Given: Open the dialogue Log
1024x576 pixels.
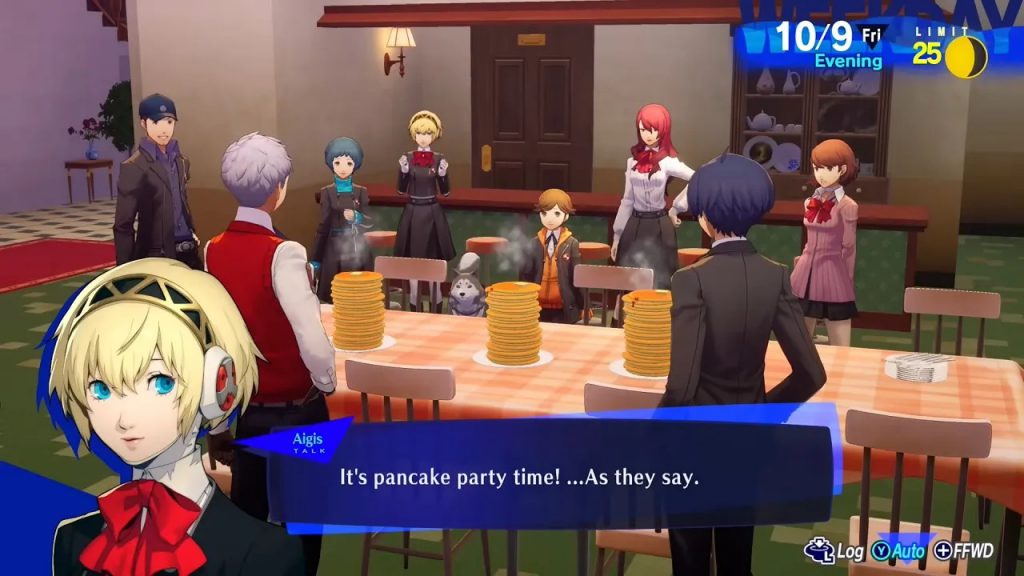Looking at the screenshot, I should tap(835, 551).
